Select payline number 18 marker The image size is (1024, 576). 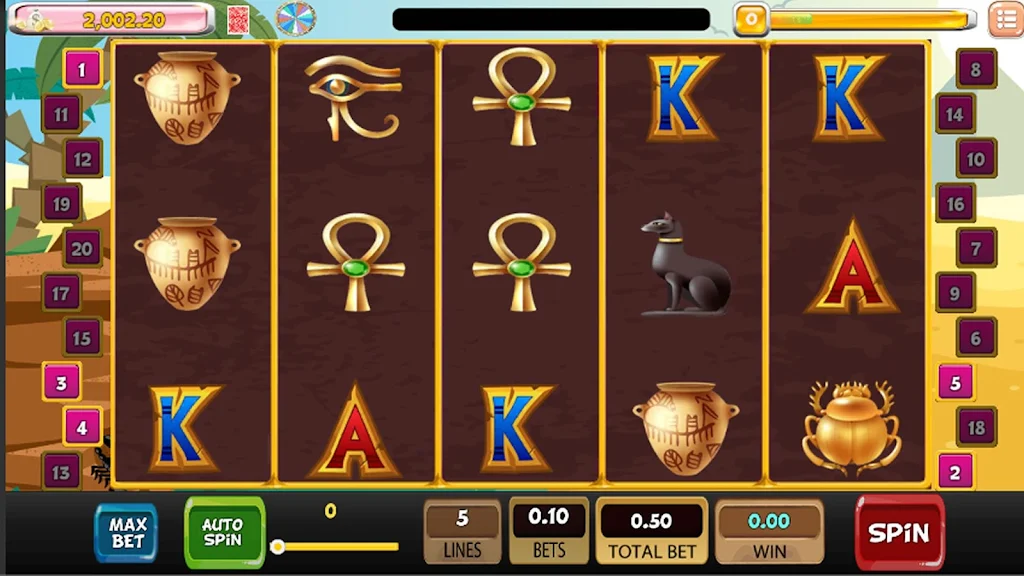point(976,427)
